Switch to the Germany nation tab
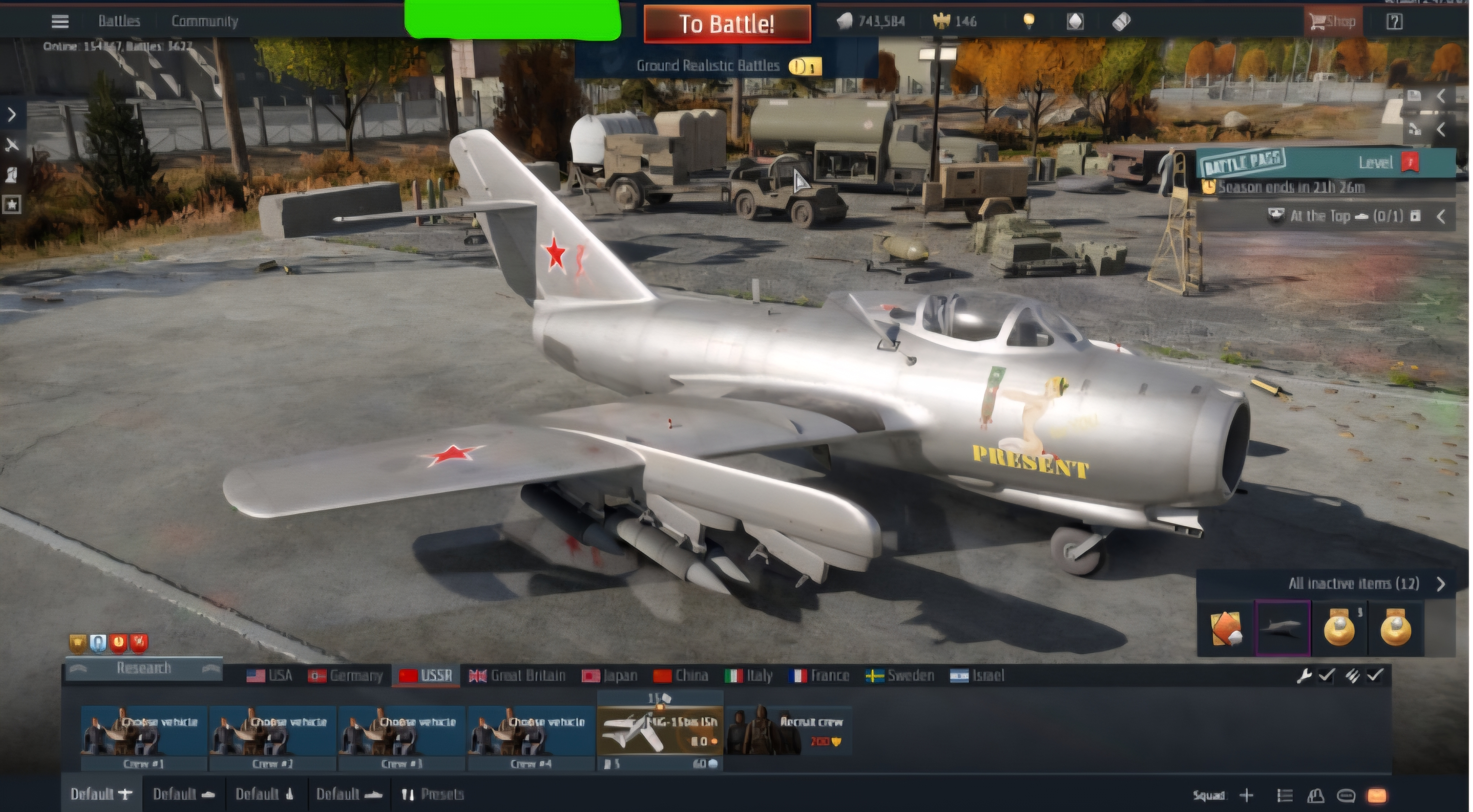 point(345,676)
